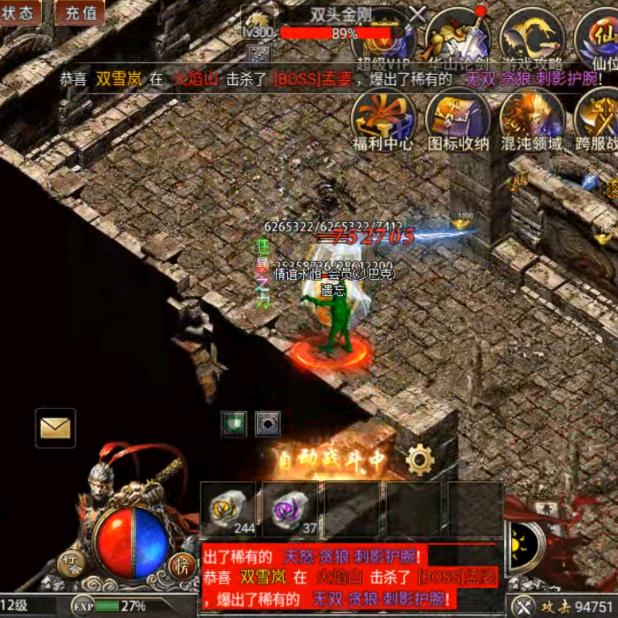Viewport: 618px width, 618px height.
Task: Close the 双头金刚 target frame
Action: (x=417, y=13)
